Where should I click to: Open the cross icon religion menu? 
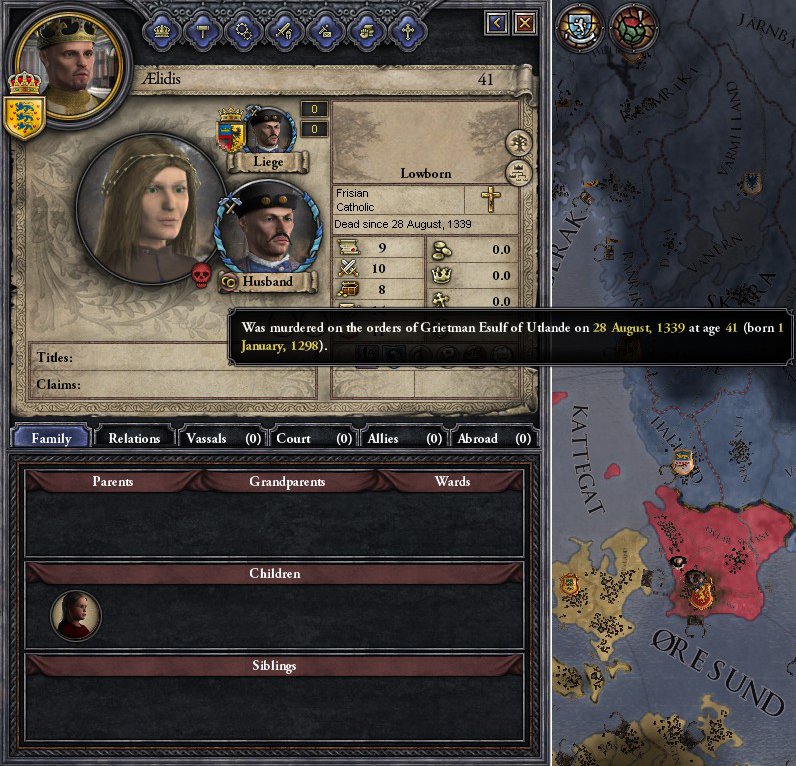[407, 30]
